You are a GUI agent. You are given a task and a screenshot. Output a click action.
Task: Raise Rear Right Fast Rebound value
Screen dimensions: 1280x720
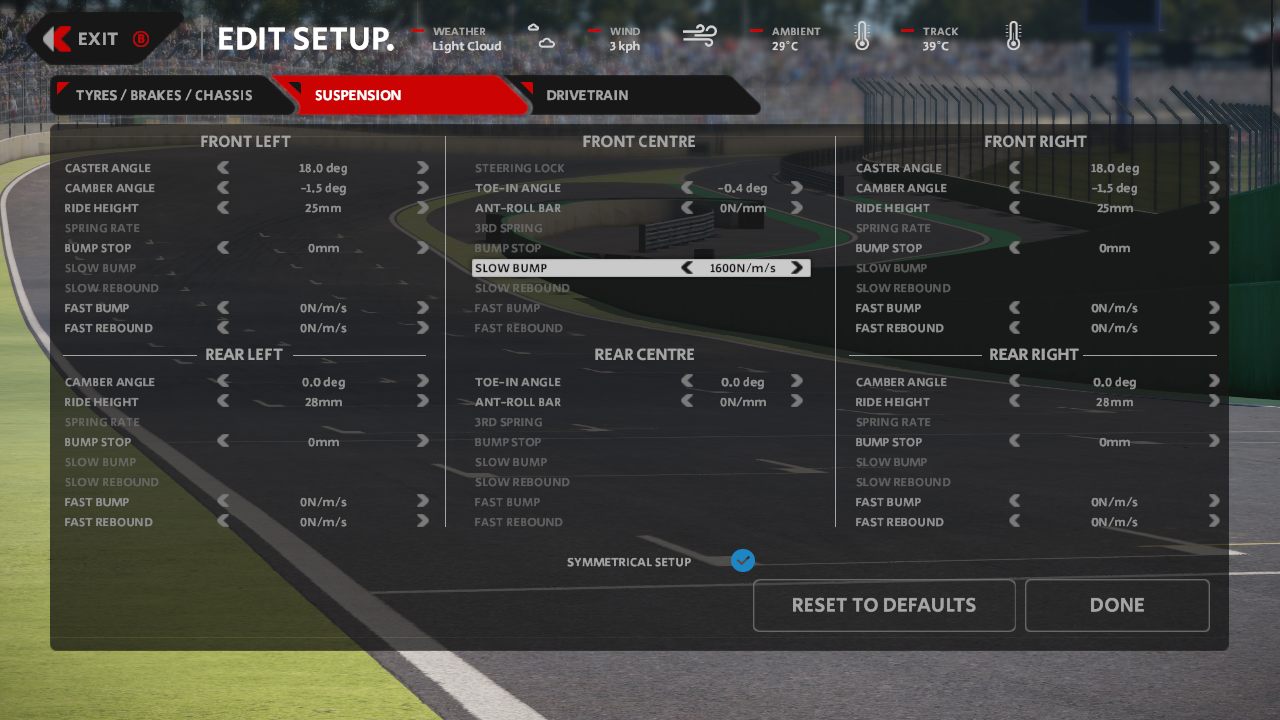[x=1214, y=522]
